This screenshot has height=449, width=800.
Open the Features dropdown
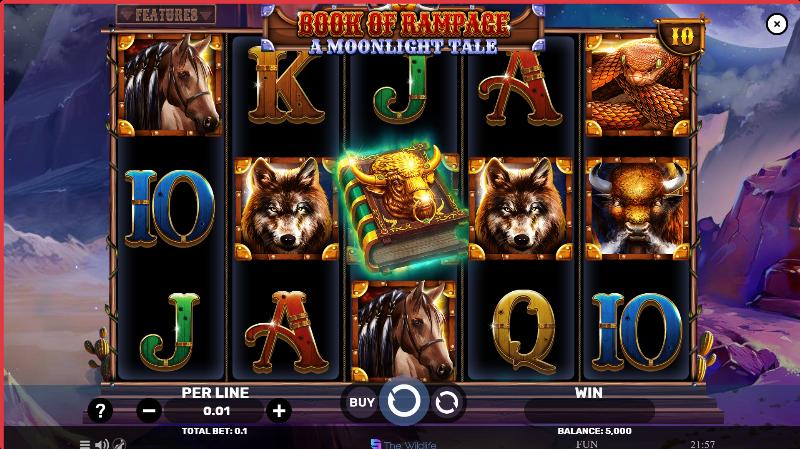[166, 16]
